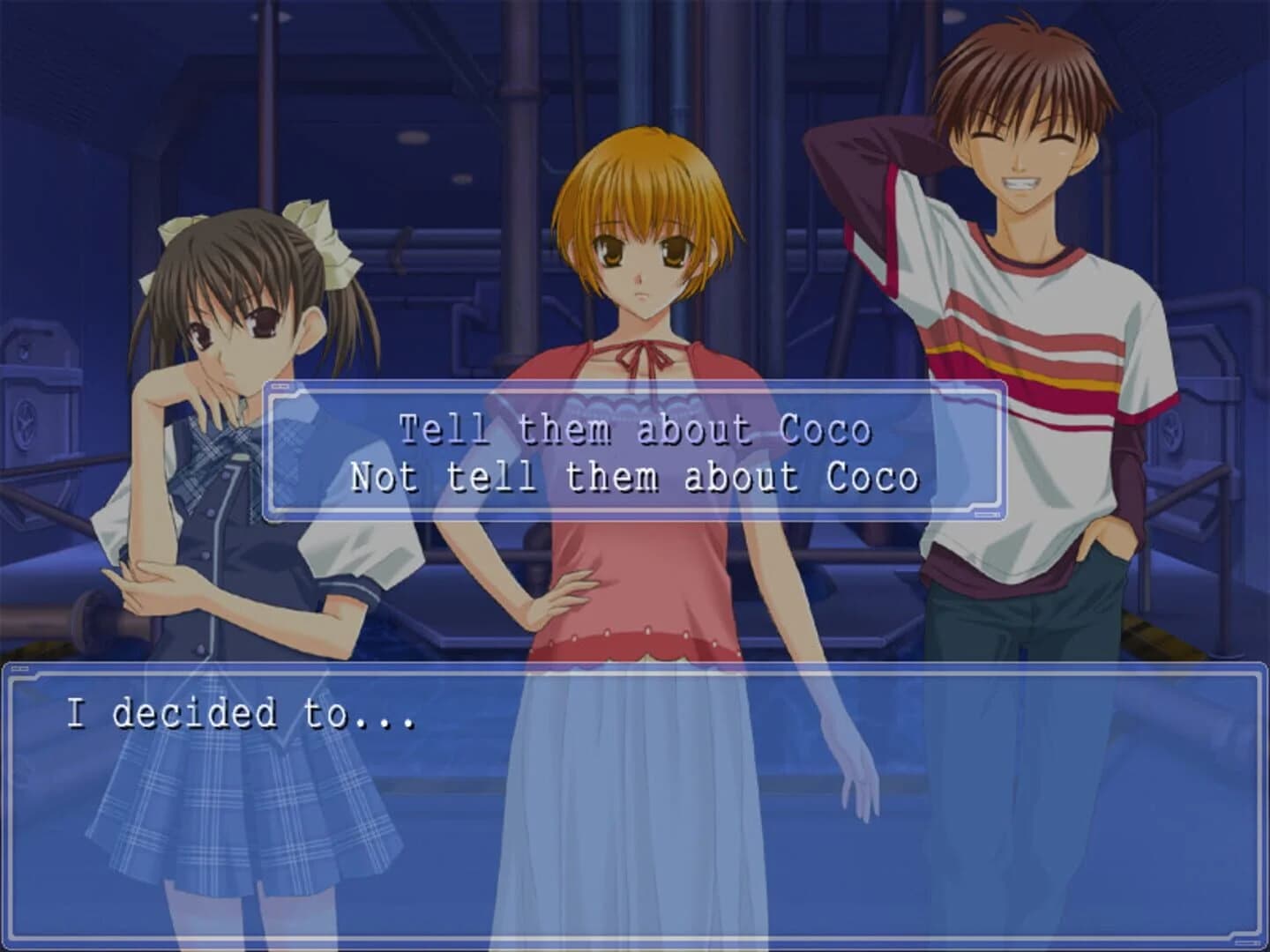Click the text line "Tell them about Coco"

[x=637, y=429]
